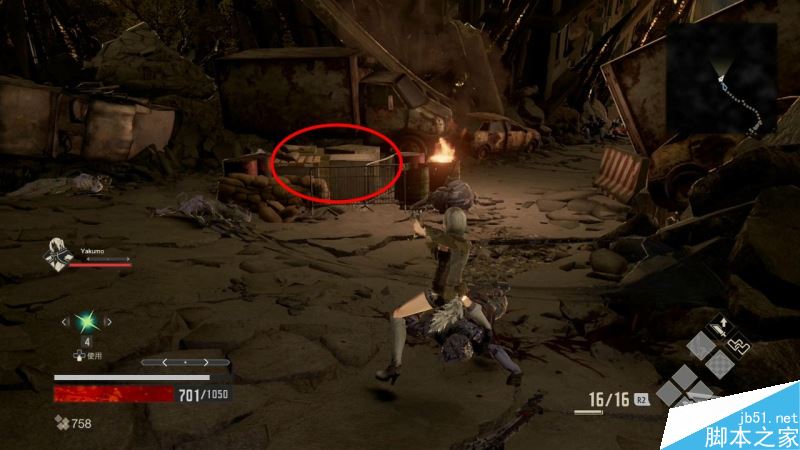Select the glowing green star quick item
The image size is (800, 450).
pyautogui.click(x=88, y=322)
